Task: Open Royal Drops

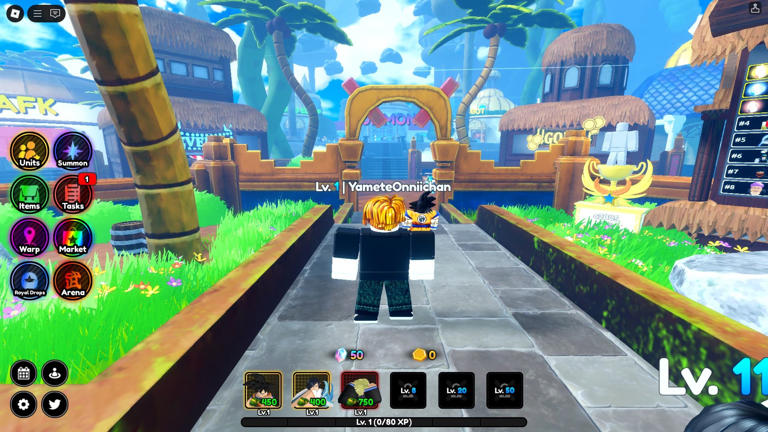Action: pyautogui.click(x=29, y=281)
